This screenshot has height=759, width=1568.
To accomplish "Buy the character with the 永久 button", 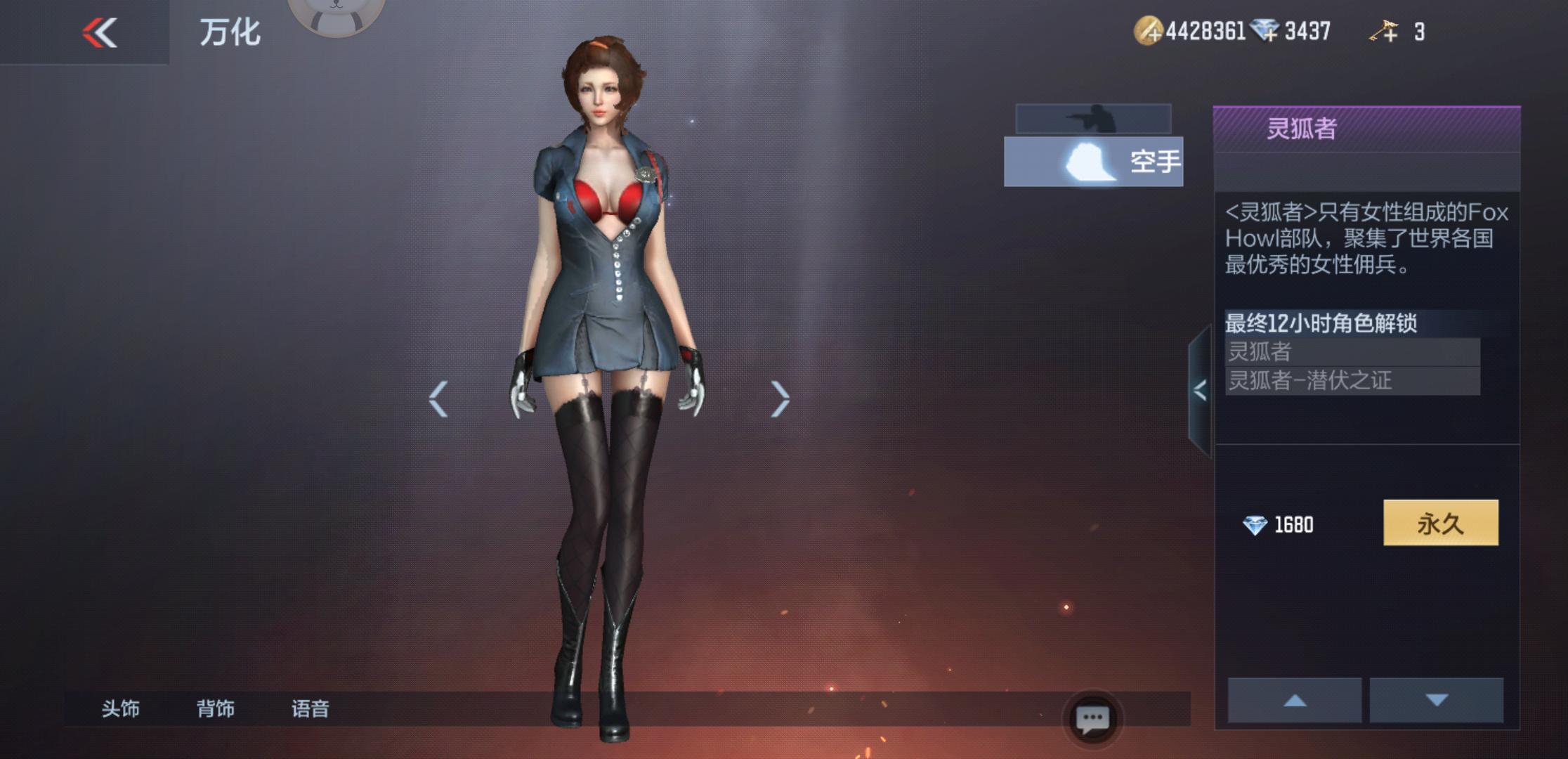I will coord(1440,523).
